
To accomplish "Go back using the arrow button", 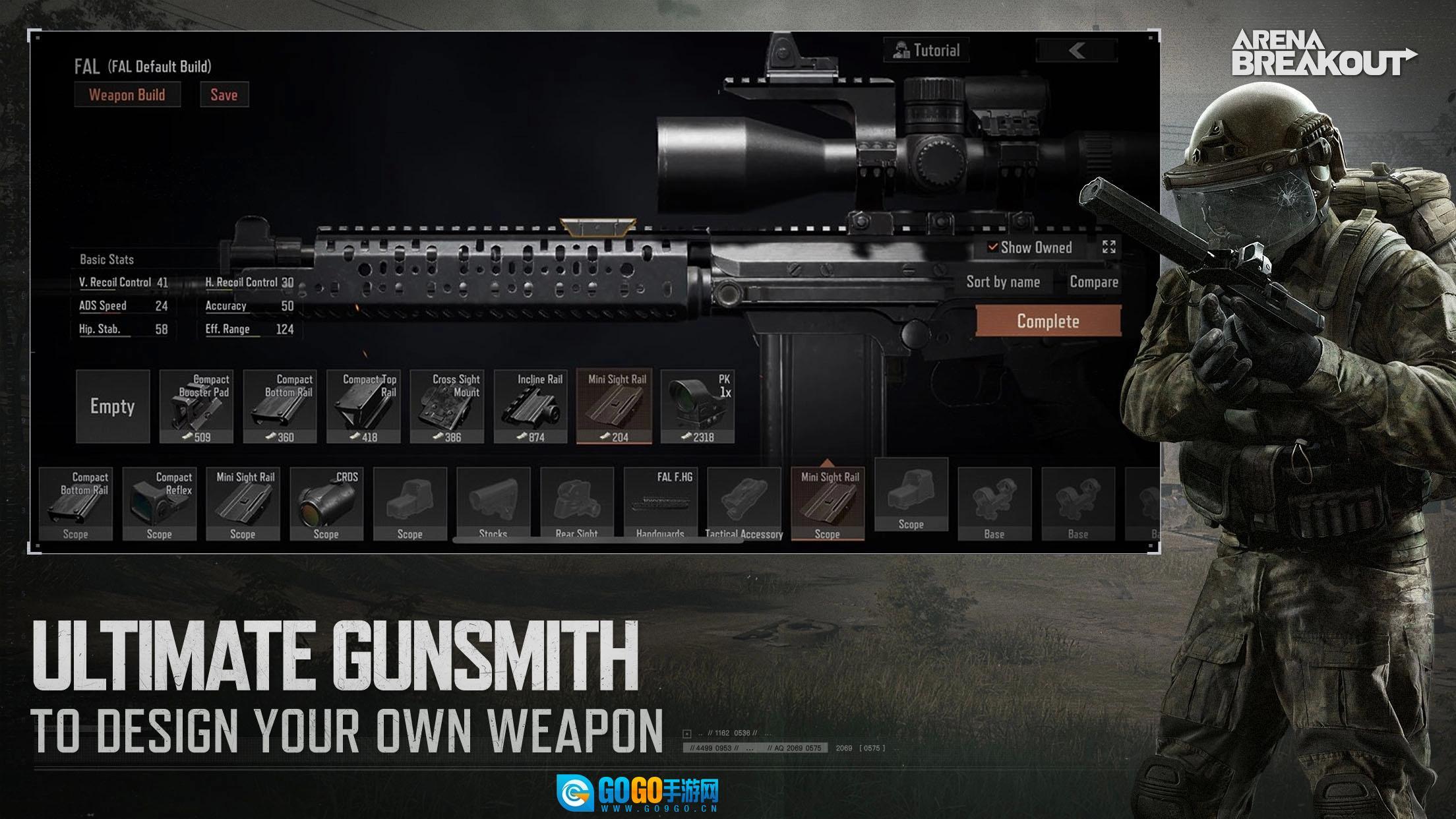I will coord(1077,51).
